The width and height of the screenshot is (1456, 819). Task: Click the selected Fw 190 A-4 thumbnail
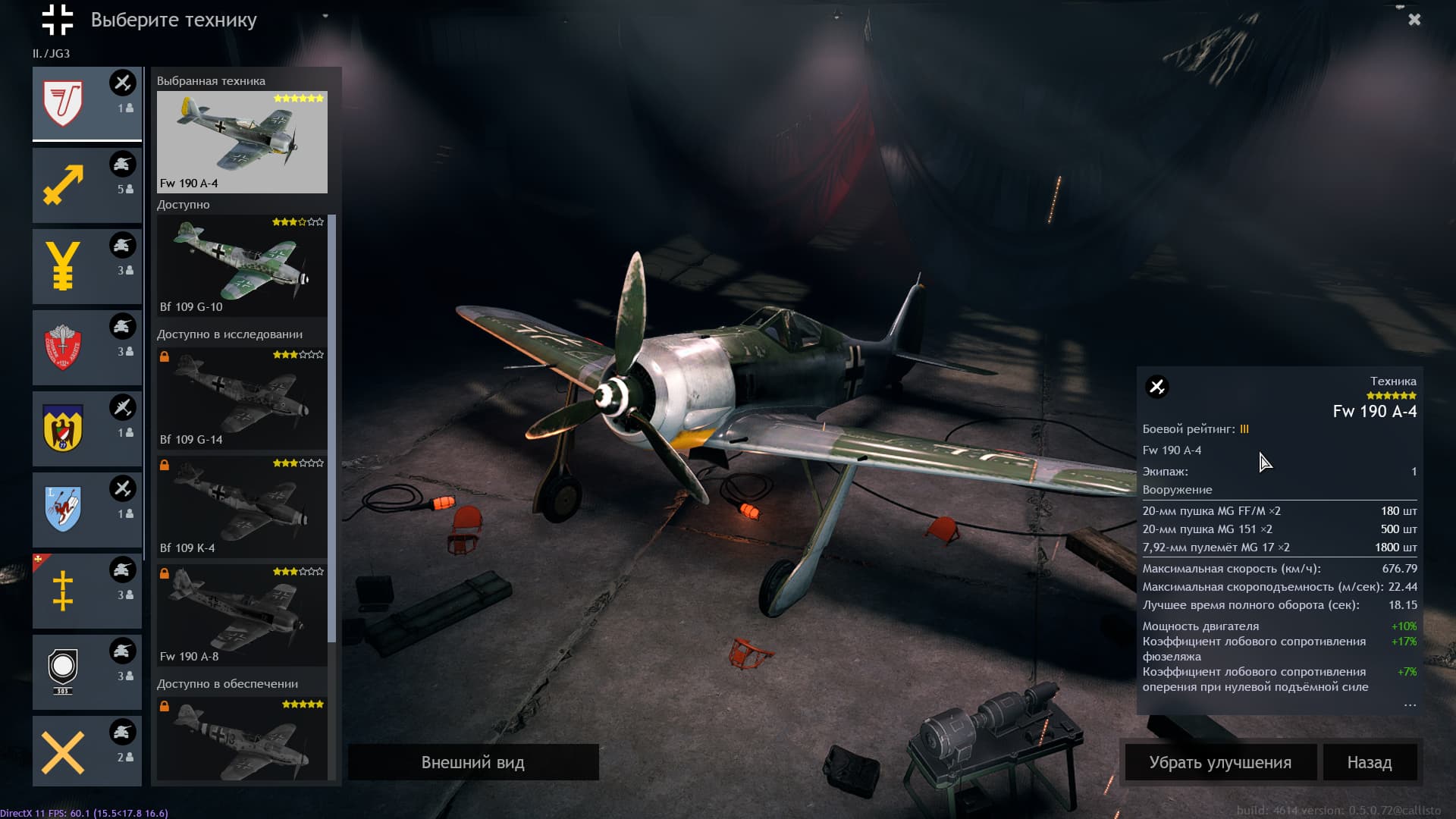pos(242,142)
